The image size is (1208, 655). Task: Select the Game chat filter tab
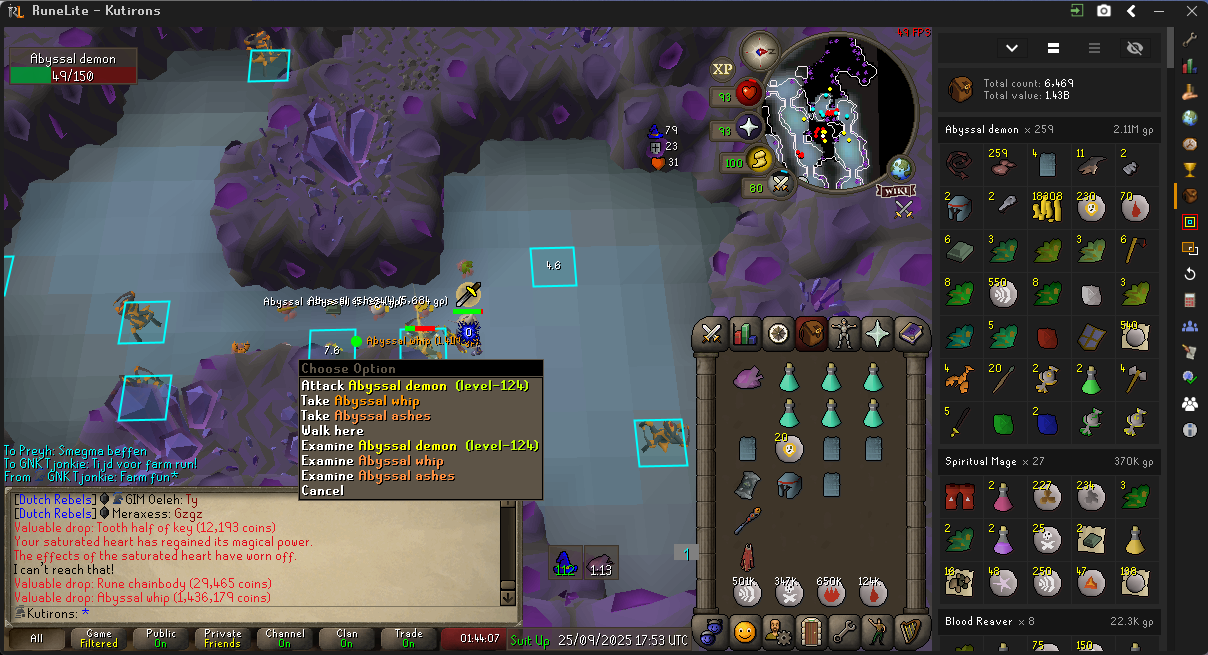(x=99, y=638)
